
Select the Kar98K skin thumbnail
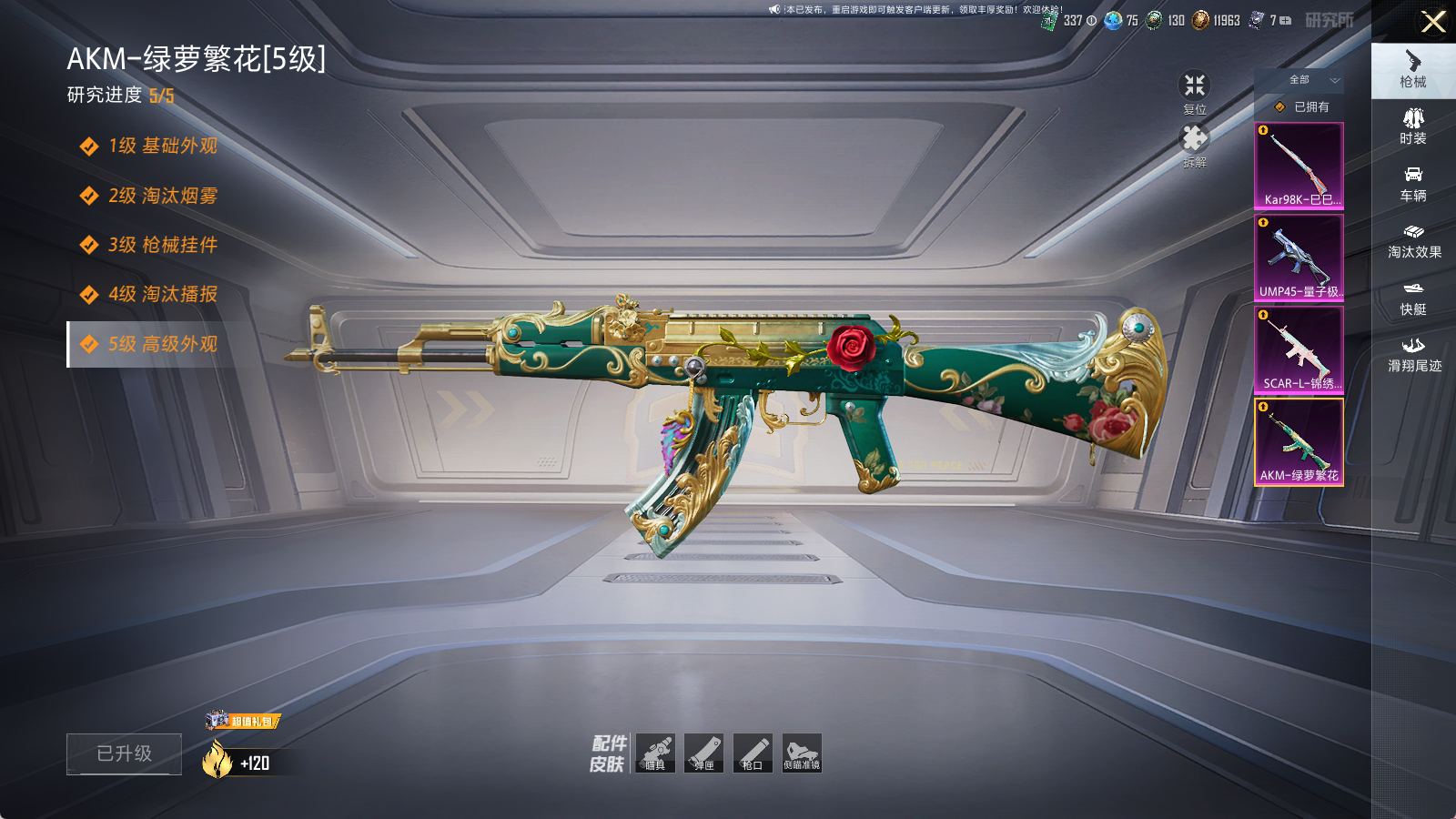point(1299,167)
